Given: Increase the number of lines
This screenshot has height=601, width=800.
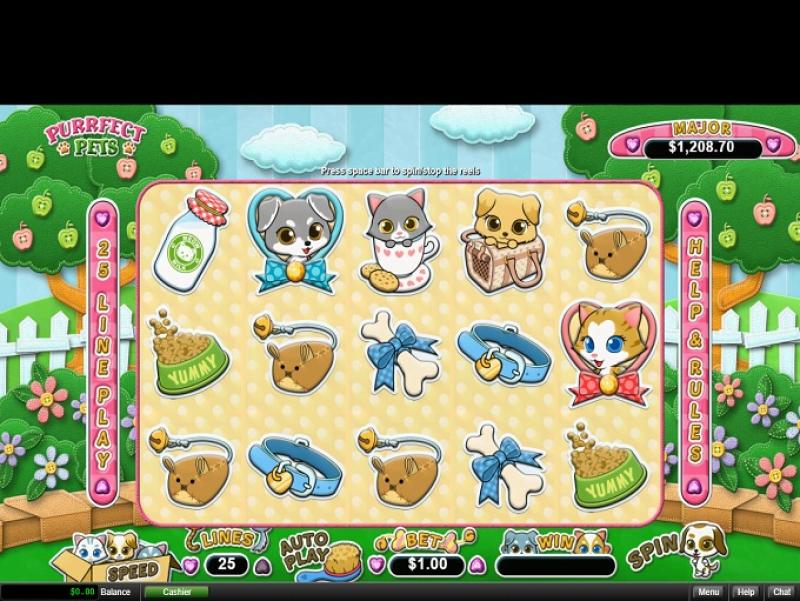Looking at the screenshot, I should pyautogui.click(x=263, y=565).
